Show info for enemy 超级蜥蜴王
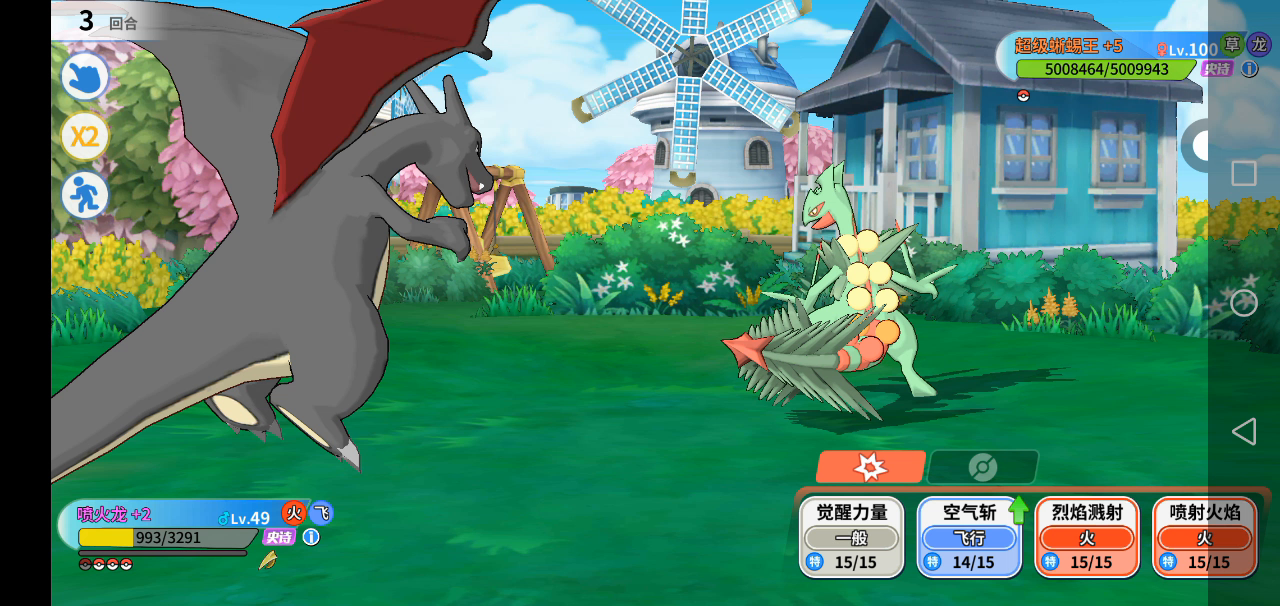The height and width of the screenshot is (606, 1280). 1249,69
